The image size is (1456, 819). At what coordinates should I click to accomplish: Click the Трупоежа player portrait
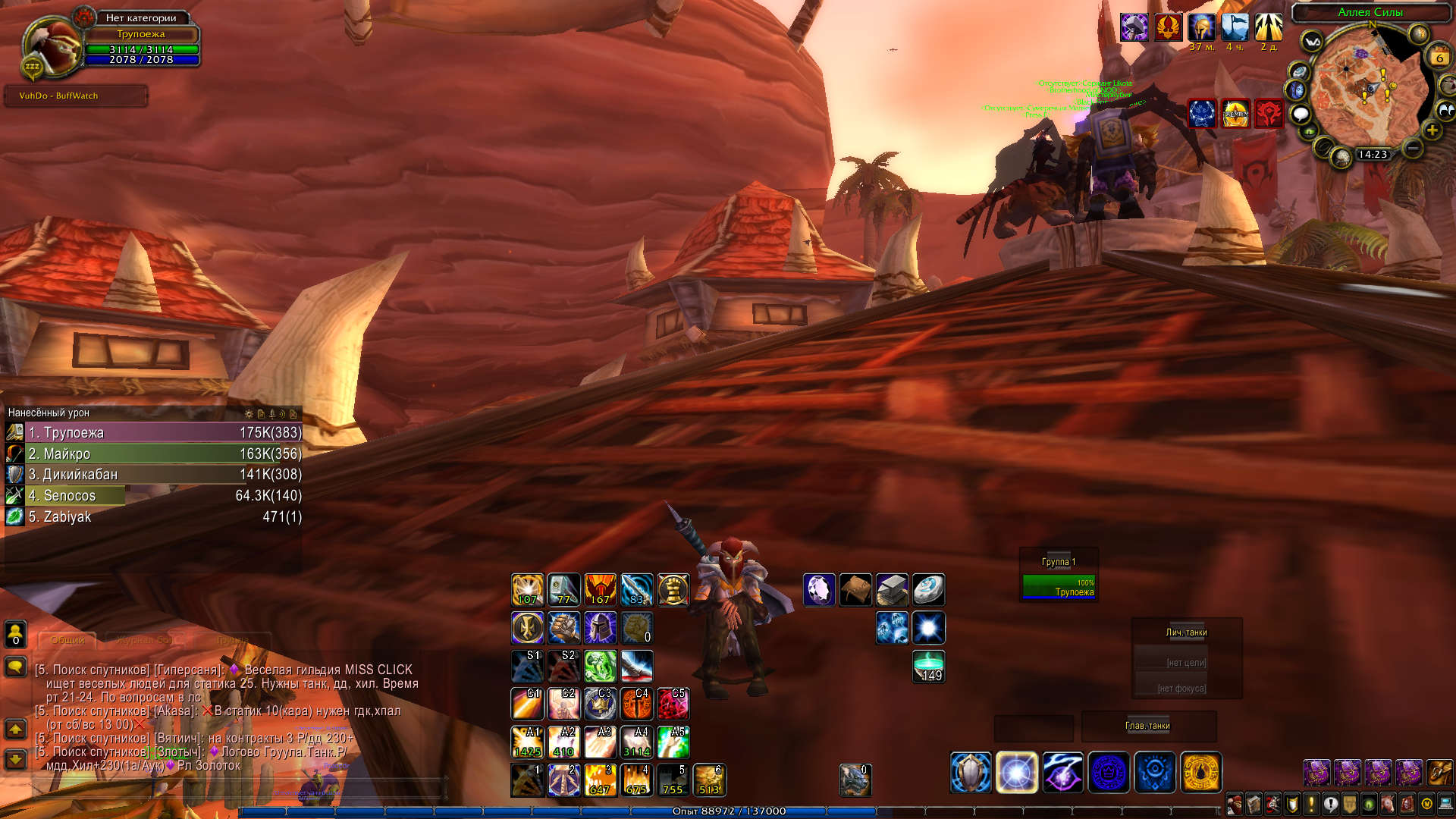pyautogui.click(x=52, y=44)
